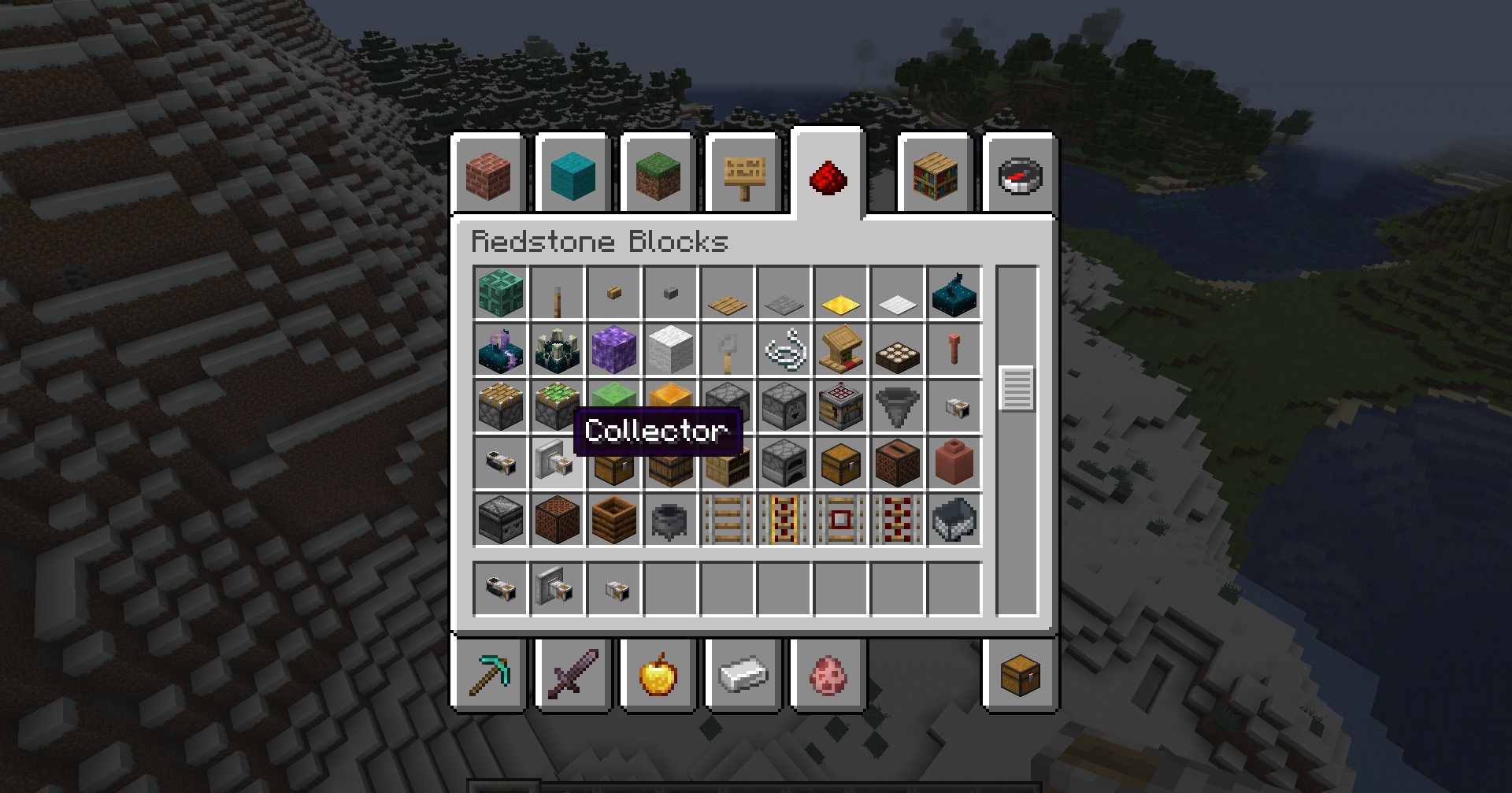Image resolution: width=1512 pixels, height=793 pixels.
Task: Open the bookshelf search tab
Action: point(936,175)
